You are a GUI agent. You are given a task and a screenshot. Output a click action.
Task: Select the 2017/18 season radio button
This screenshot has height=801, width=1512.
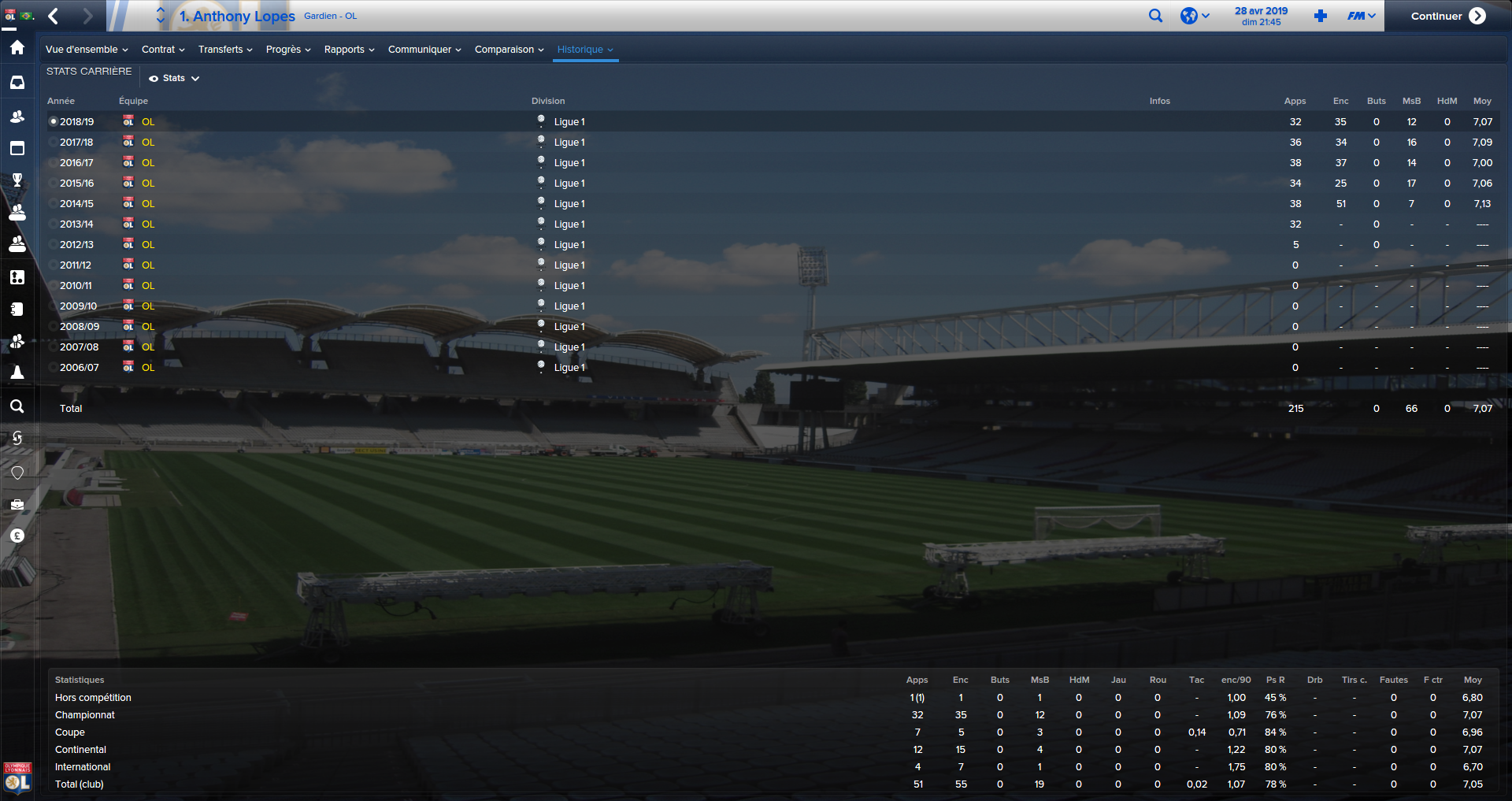(x=54, y=142)
